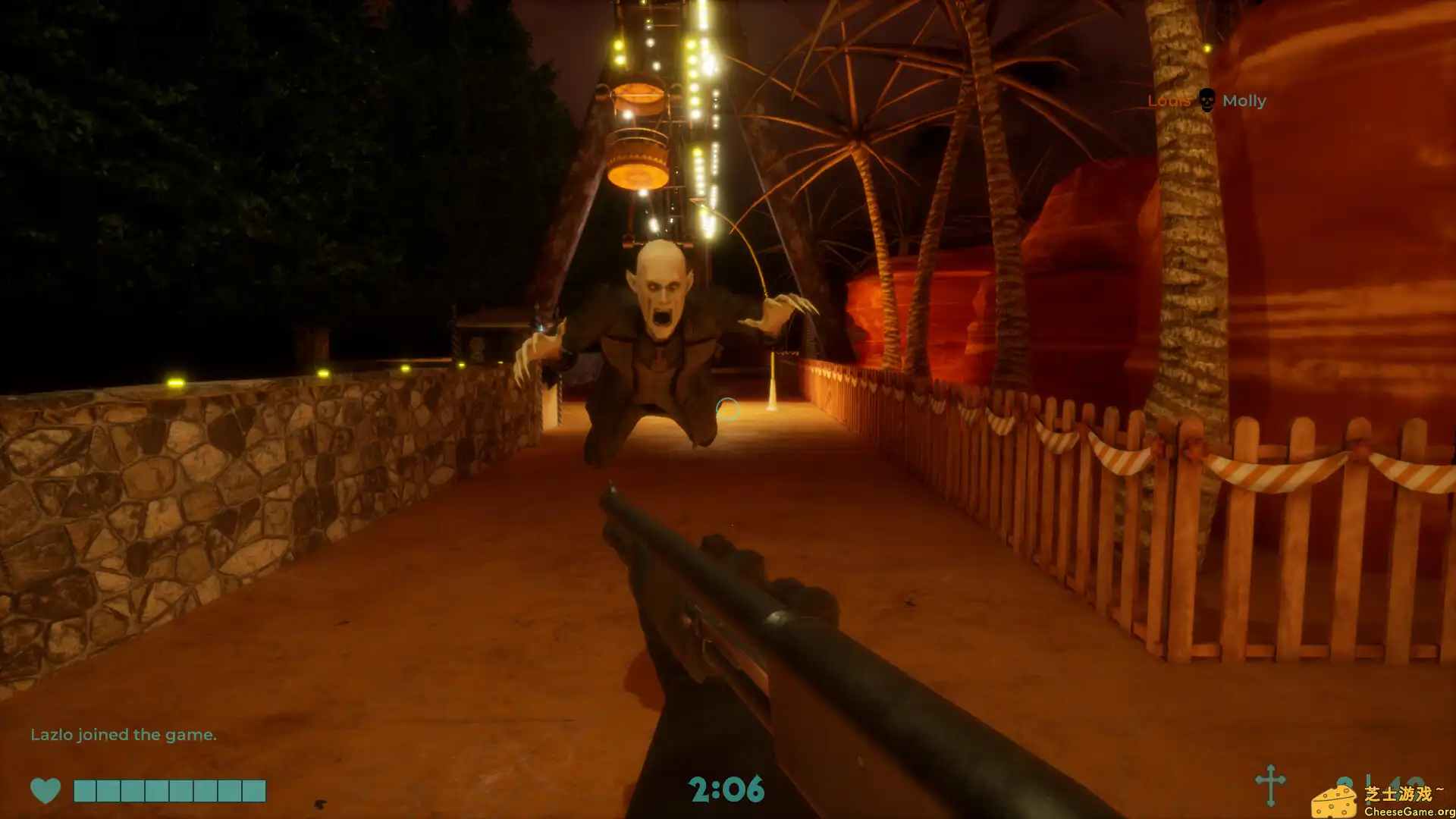Click the cheese wedge watermark icon
The width and height of the screenshot is (1456, 819).
[x=1335, y=802]
